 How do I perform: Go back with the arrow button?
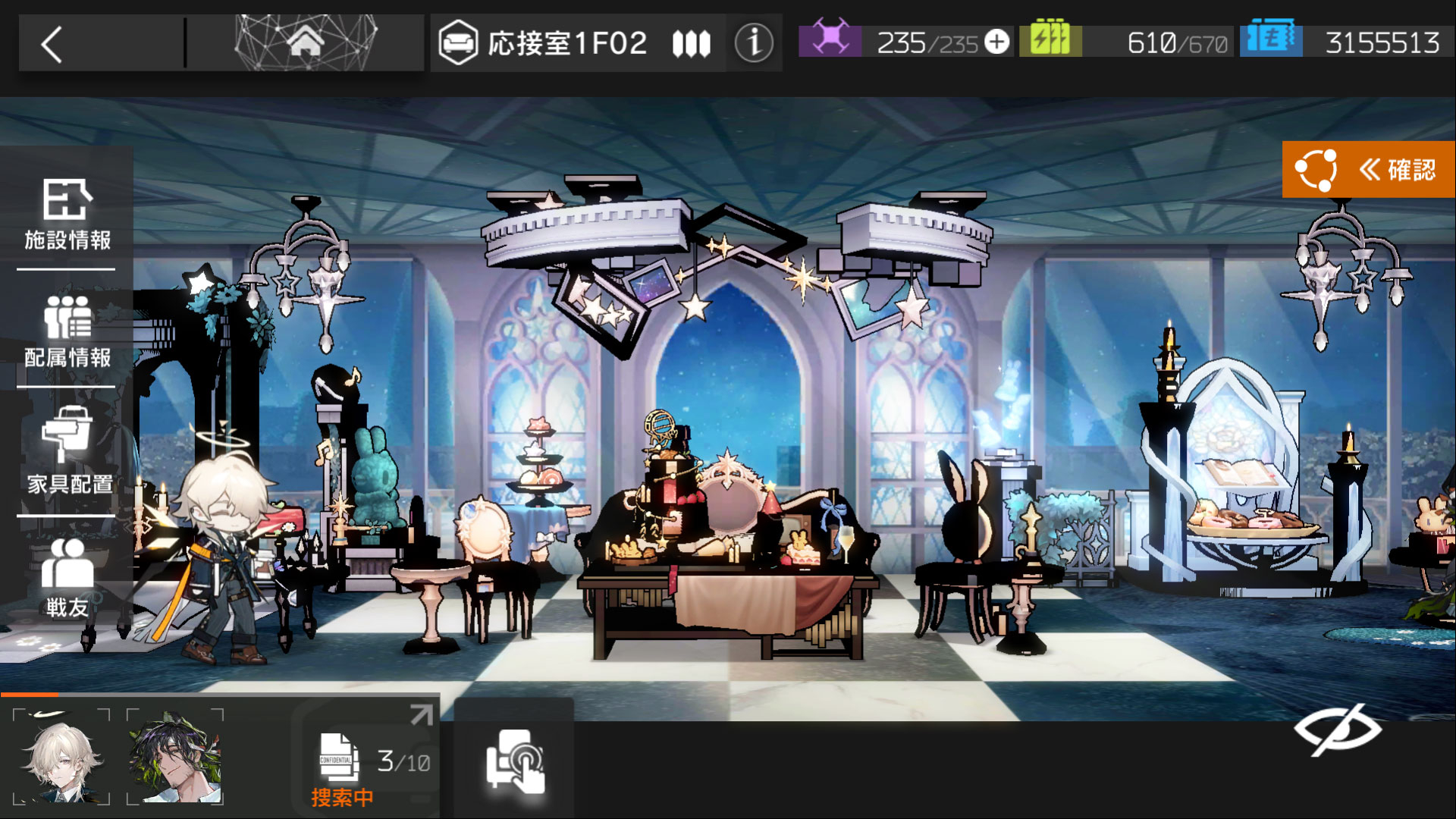point(52,44)
